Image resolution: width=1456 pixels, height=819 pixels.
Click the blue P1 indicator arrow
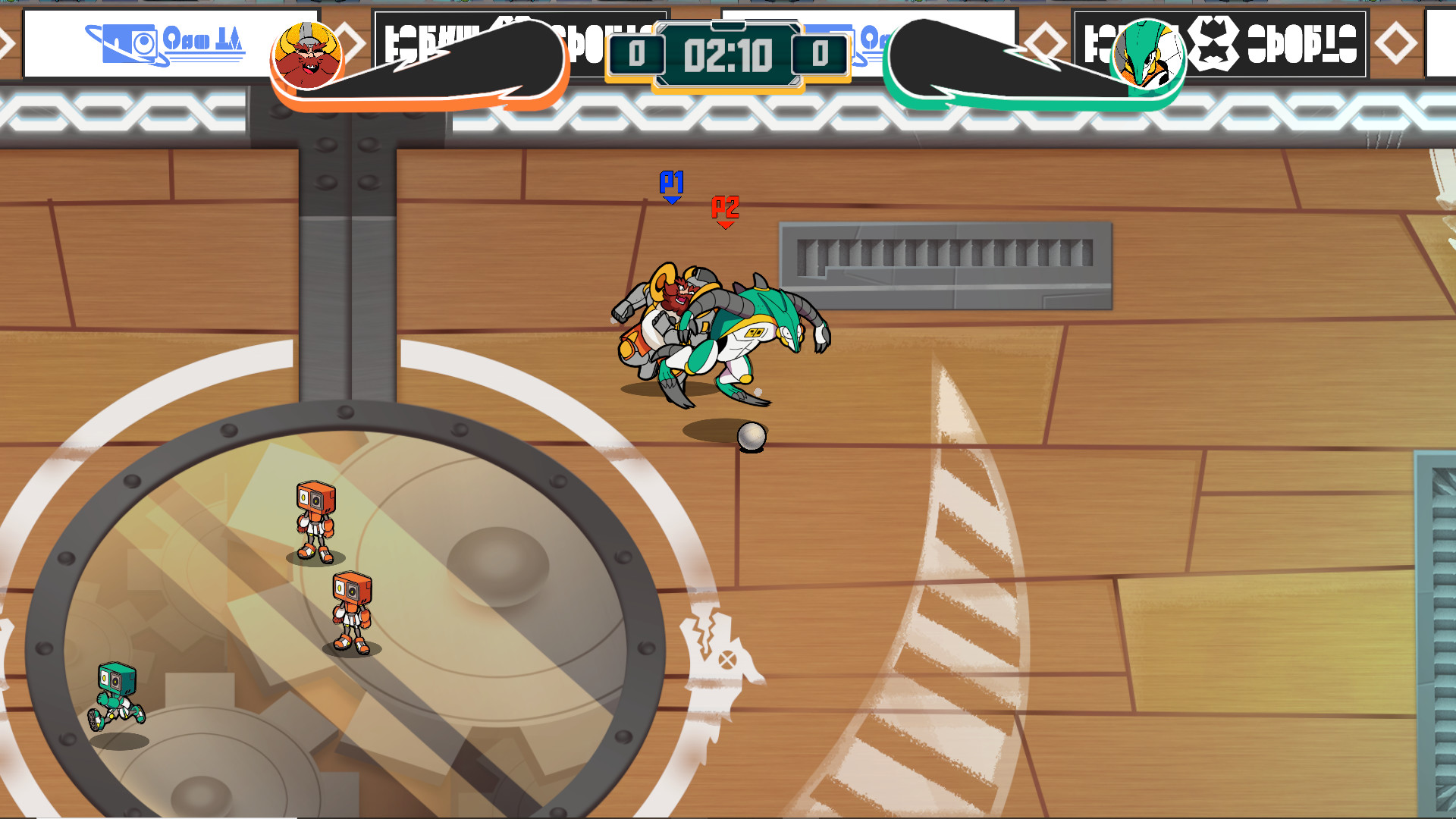(x=672, y=190)
